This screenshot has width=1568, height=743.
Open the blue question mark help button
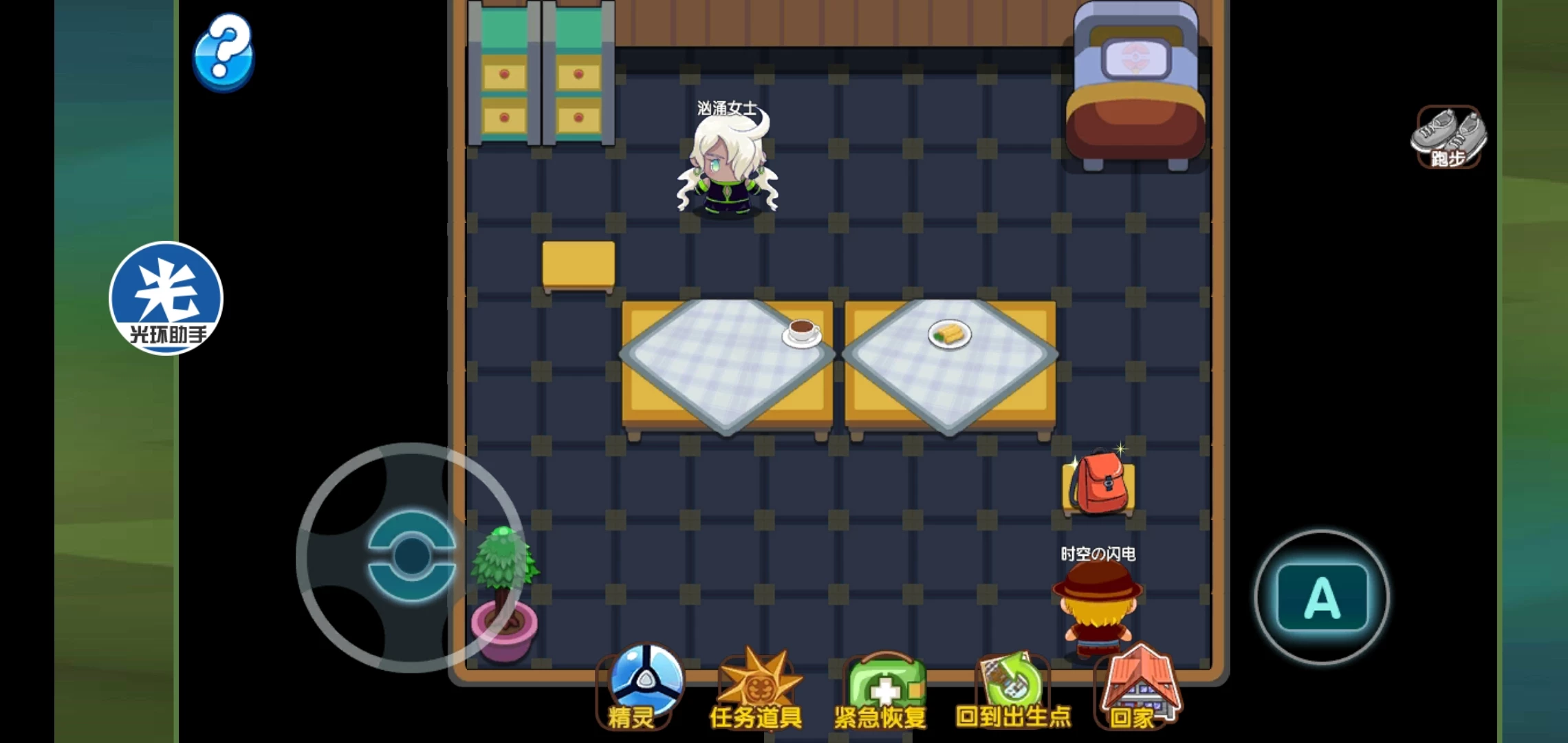coord(224,53)
